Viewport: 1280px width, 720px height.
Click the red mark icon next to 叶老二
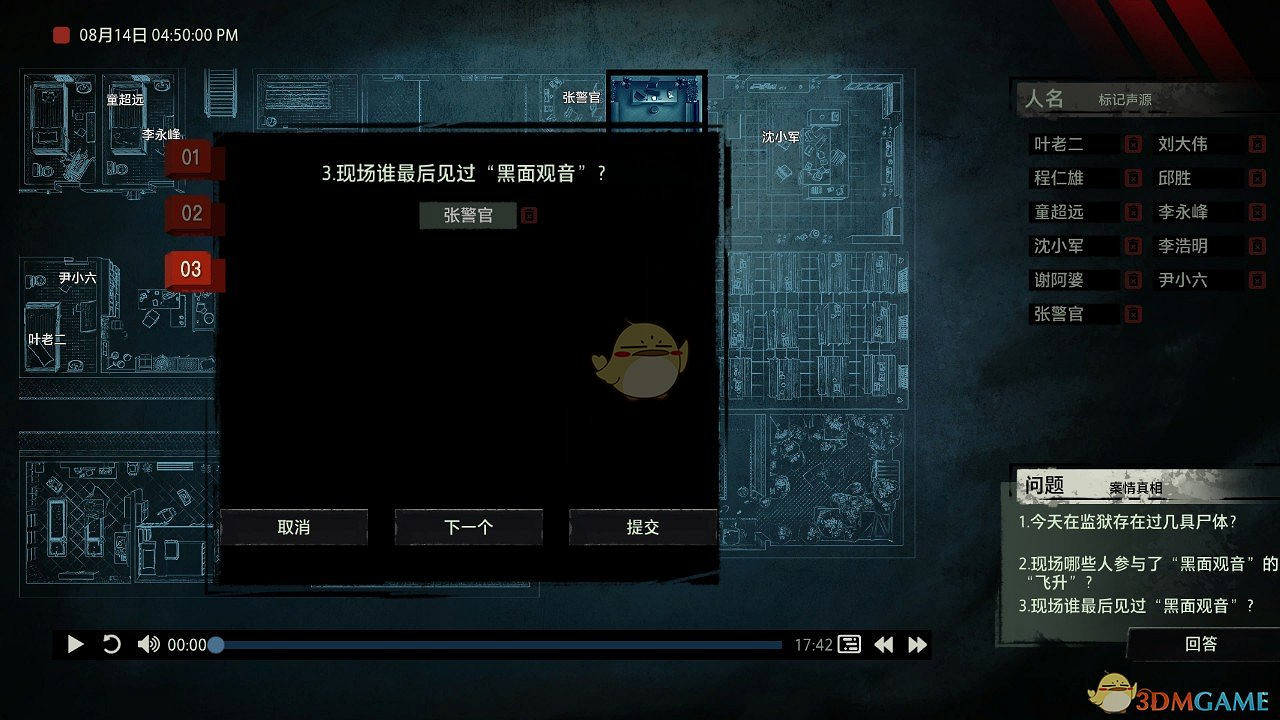coord(1133,143)
